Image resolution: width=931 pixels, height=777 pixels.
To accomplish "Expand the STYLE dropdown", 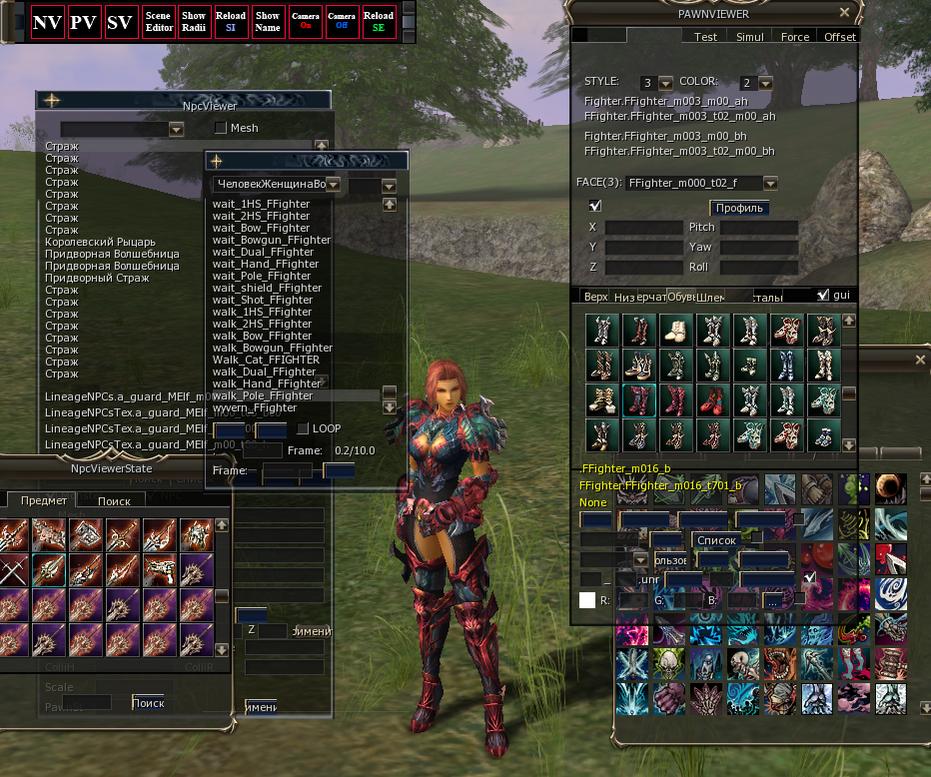I will click(x=666, y=83).
